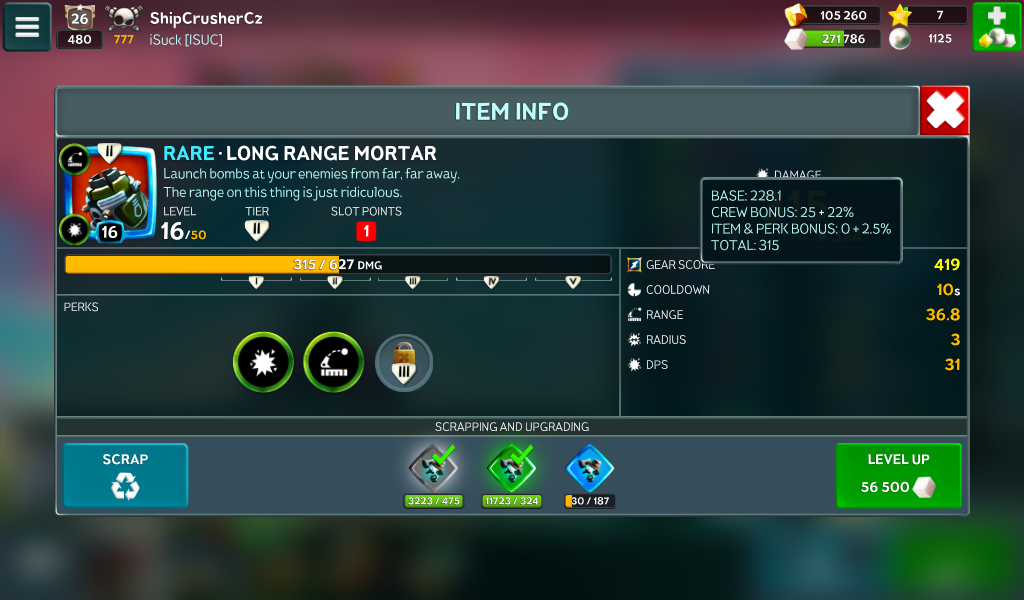The height and width of the screenshot is (600, 1024).
Task: Open the hamburger main menu
Action: pos(27,27)
